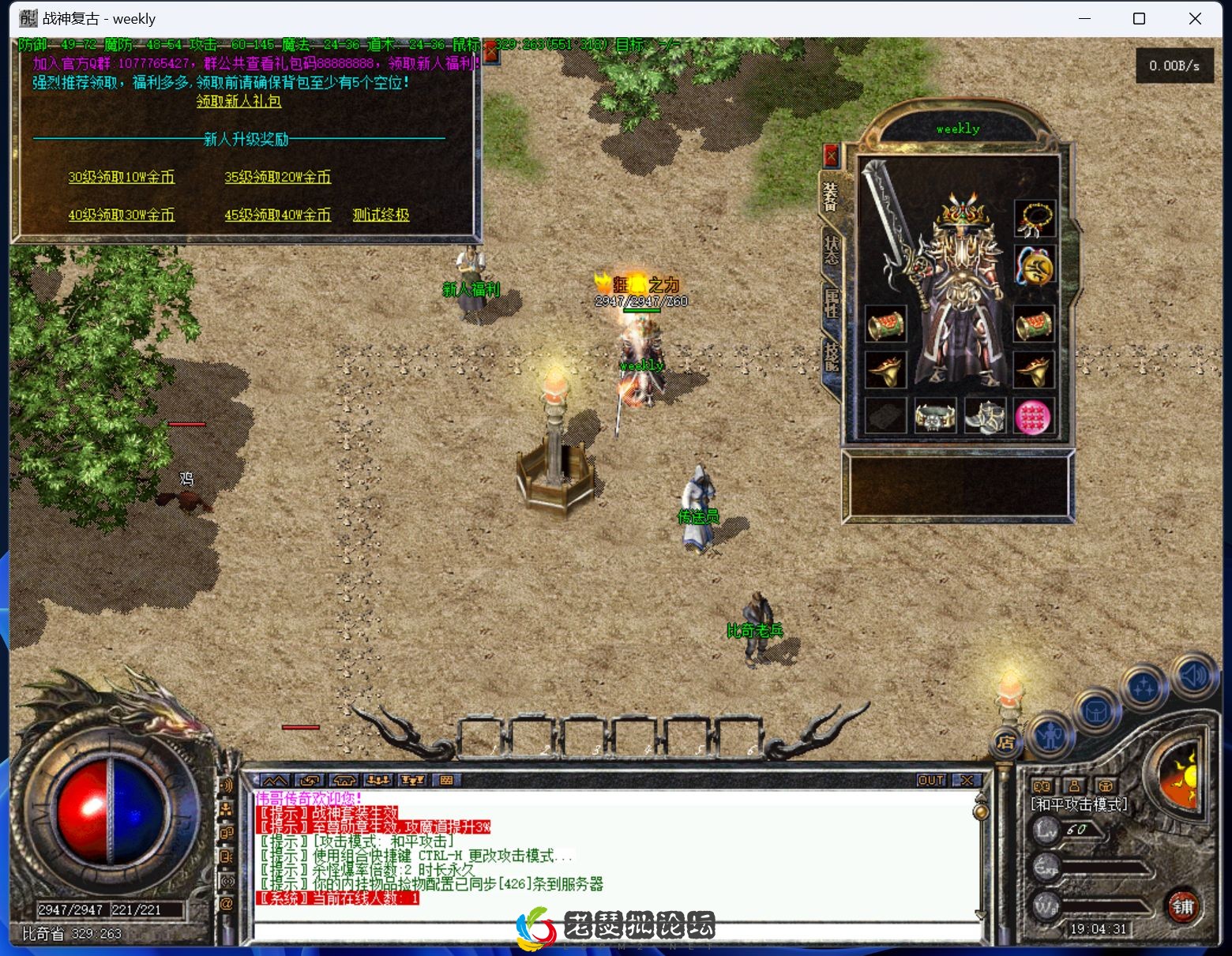The height and width of the screenshot is (956, 1232).
Task: Select the pink star gem slot
Action: pos(1033,416)
